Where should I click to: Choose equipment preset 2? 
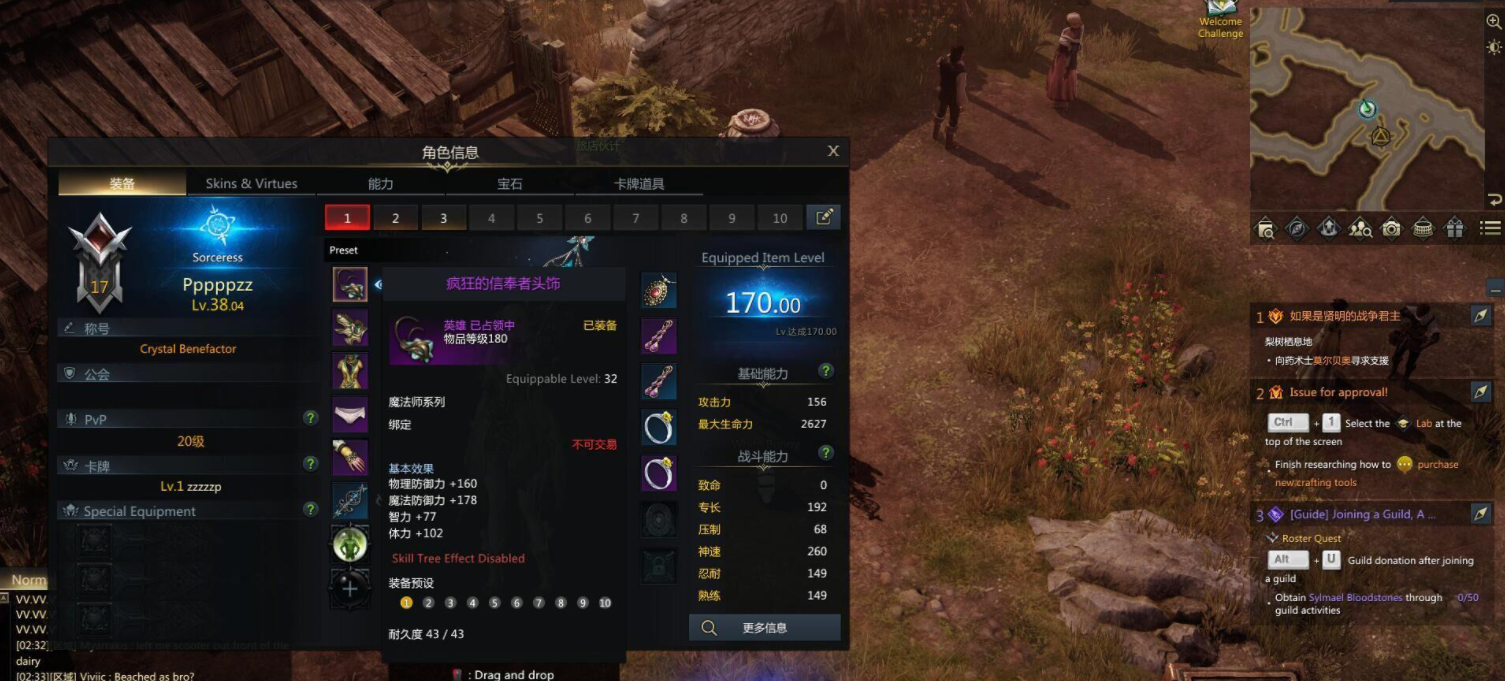pyautogui.click(x=395, y=218)
